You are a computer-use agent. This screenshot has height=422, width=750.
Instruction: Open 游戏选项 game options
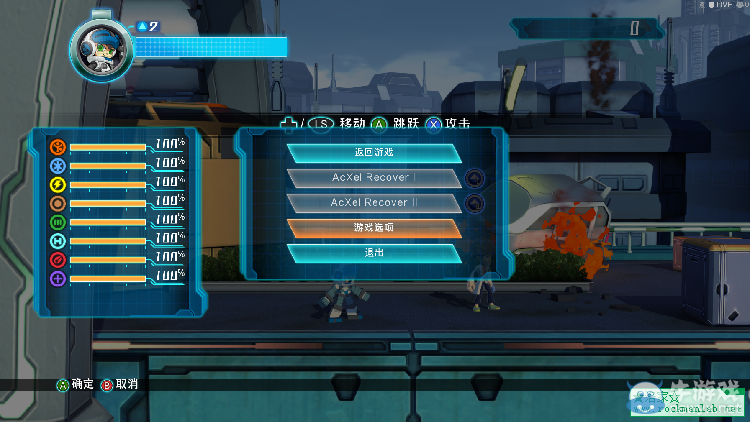(374, 228)
